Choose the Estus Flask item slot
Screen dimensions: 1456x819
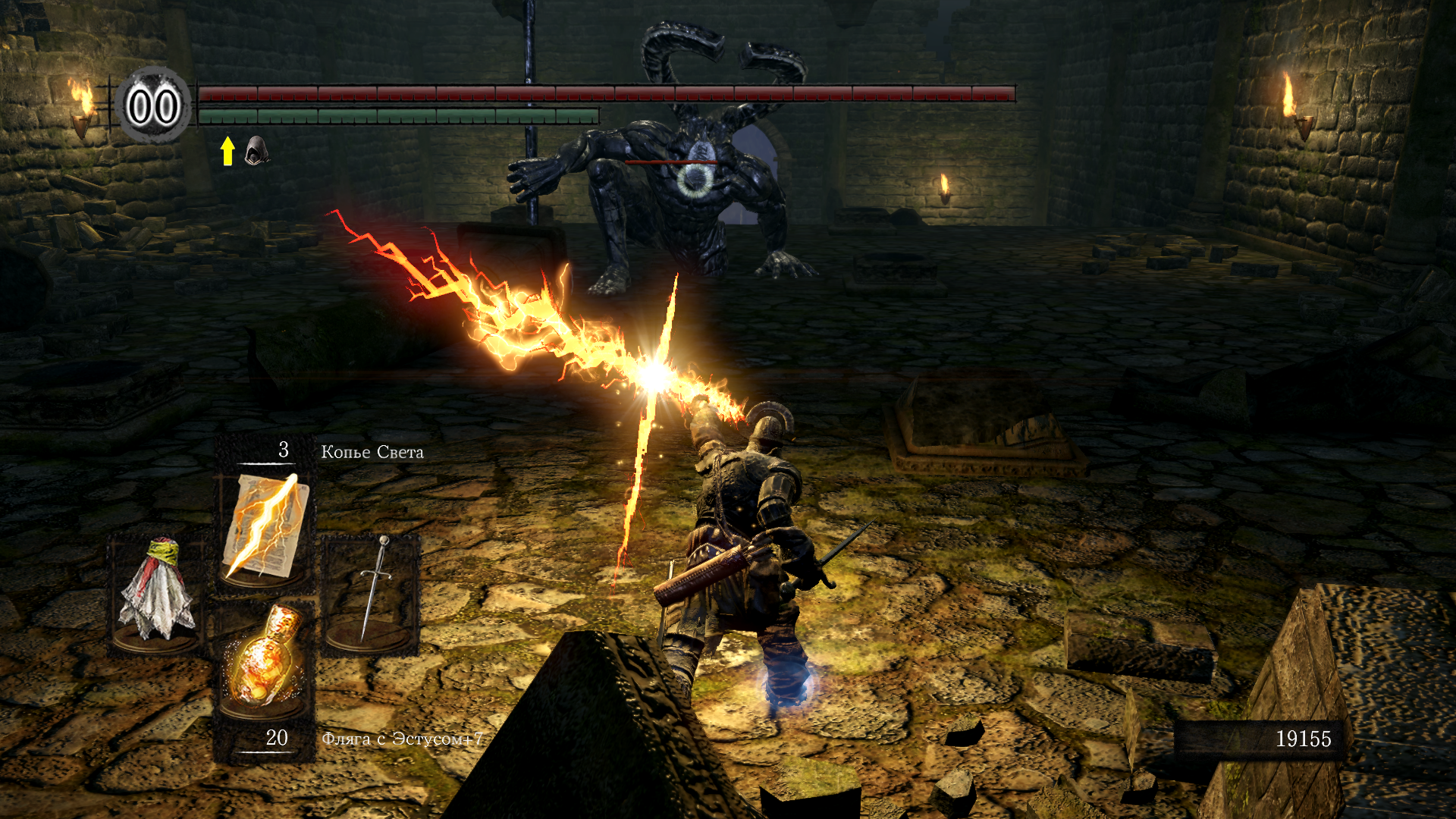[265, 660]
